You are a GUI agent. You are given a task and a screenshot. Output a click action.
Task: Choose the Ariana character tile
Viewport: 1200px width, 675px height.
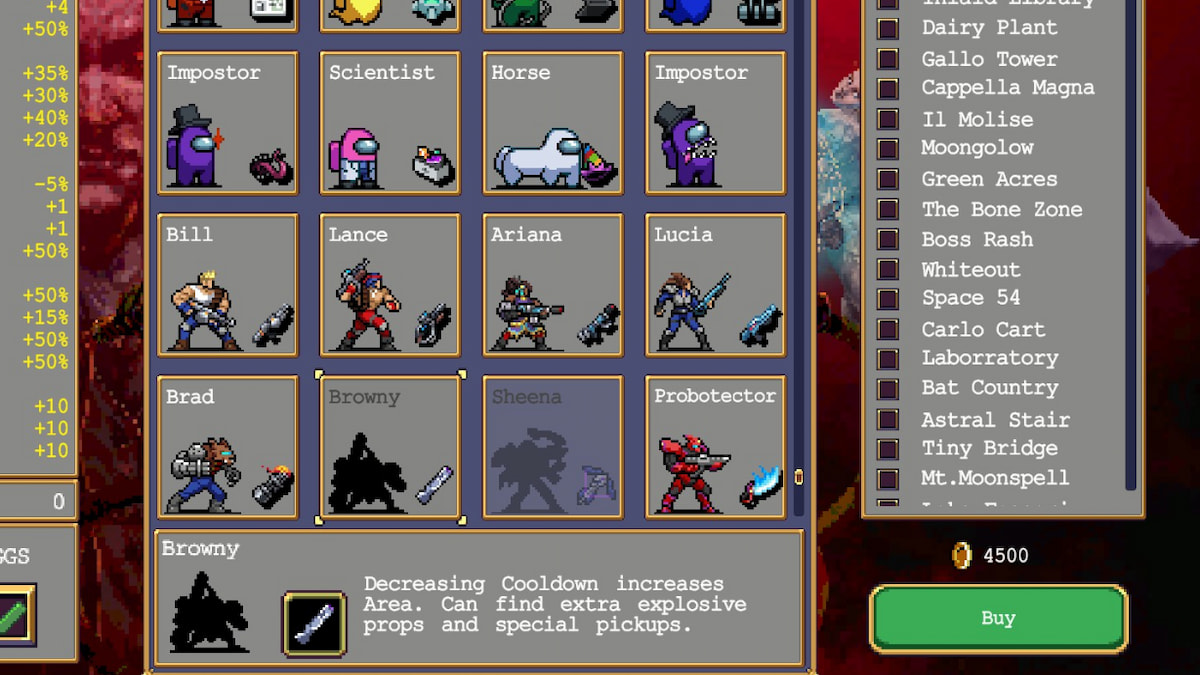tap(553, 284)
